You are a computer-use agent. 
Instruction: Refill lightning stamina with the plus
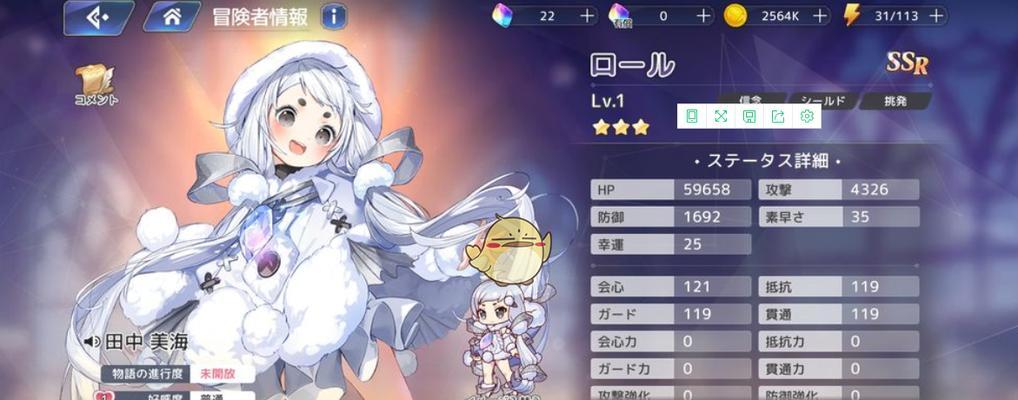click(935, 16)
